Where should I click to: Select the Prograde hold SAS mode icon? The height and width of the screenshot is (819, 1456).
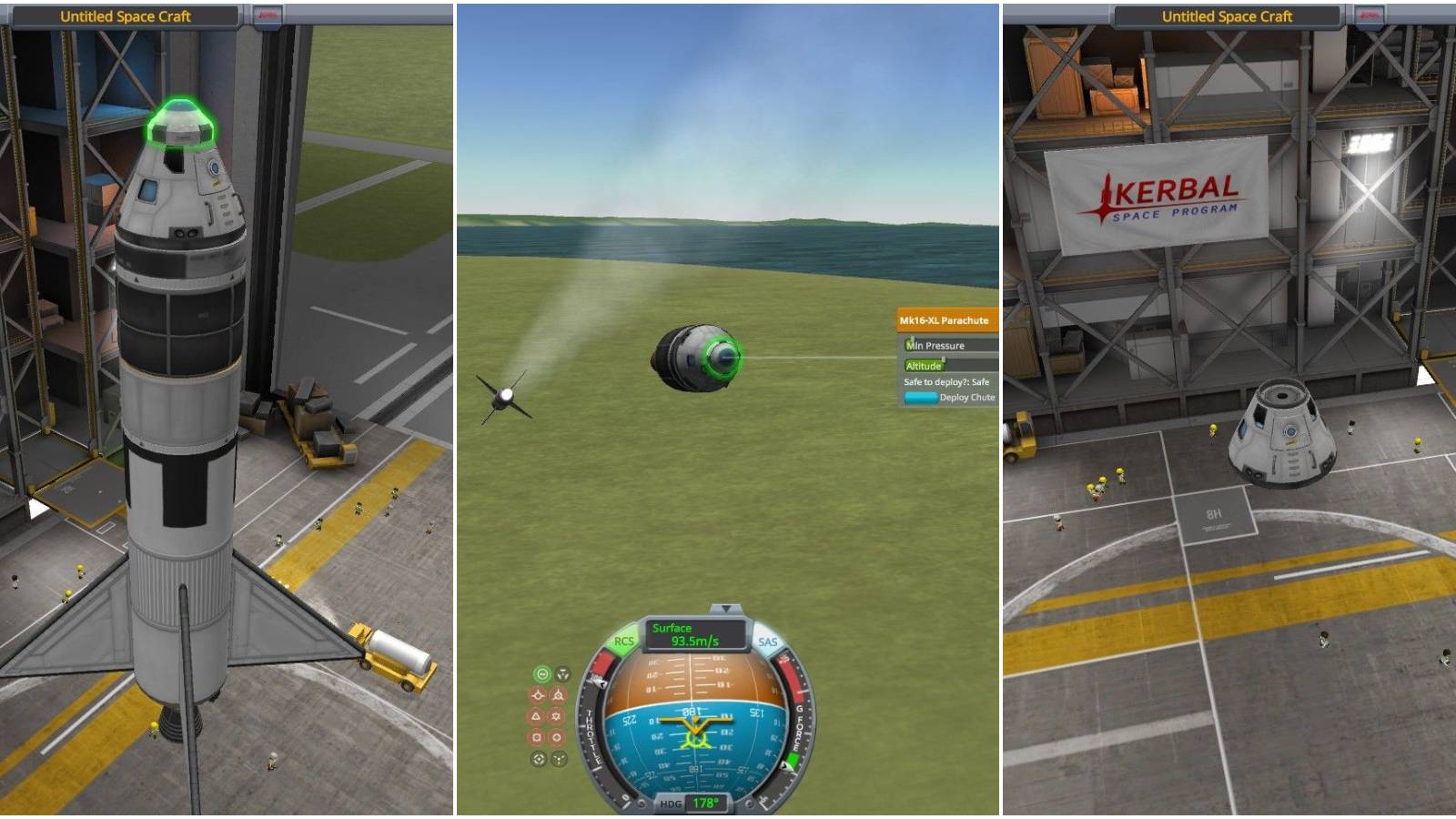point(537,694)
